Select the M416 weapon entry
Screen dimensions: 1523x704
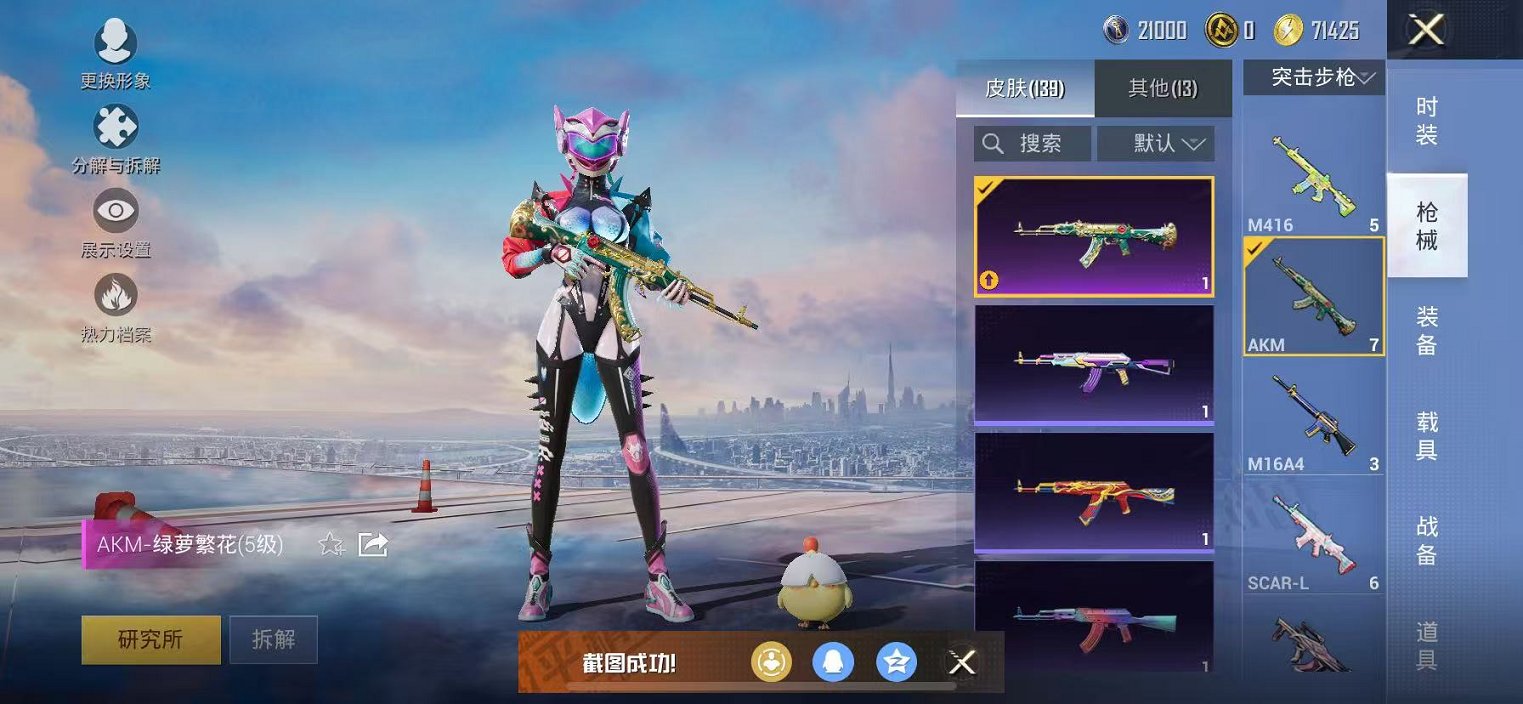point(1314,178)
